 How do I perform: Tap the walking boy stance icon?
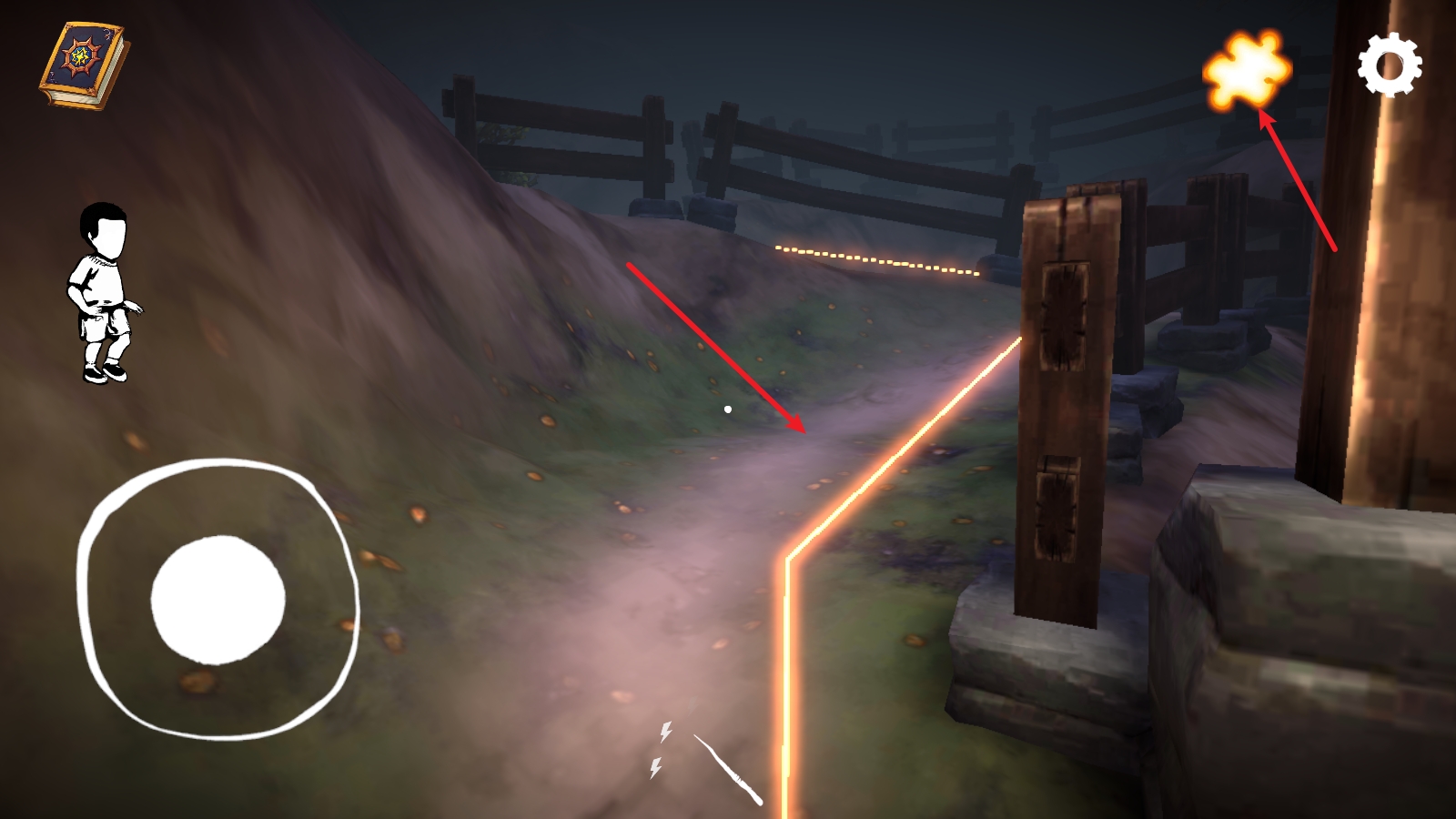tap(104, 292)
